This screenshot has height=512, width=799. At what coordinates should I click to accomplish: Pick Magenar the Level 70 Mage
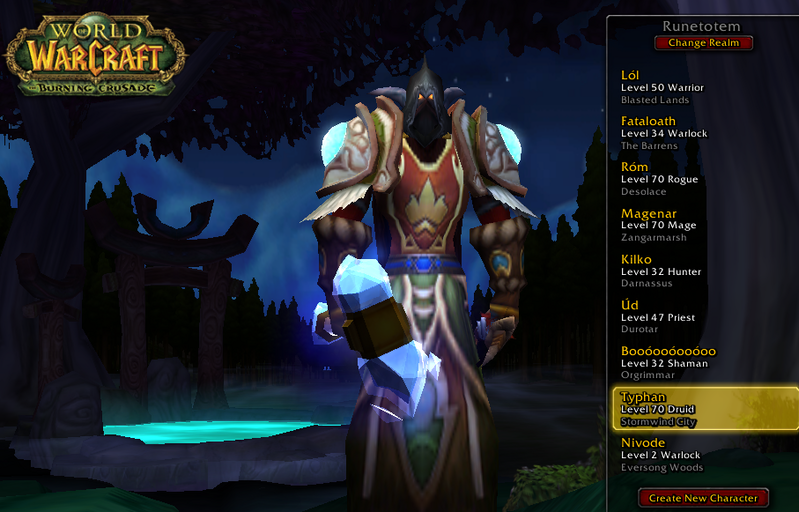(x=700, y=225)
